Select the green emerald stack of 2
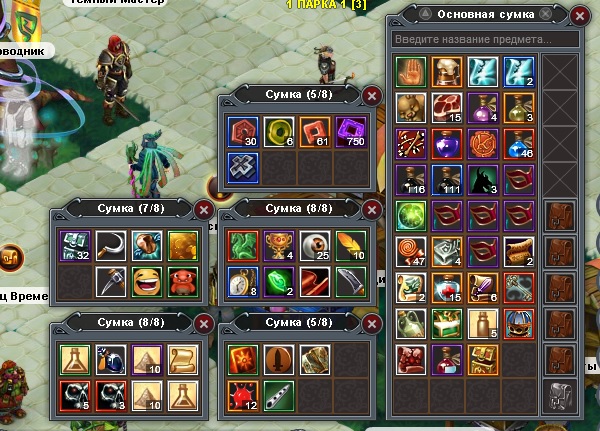 coord(275,279)
